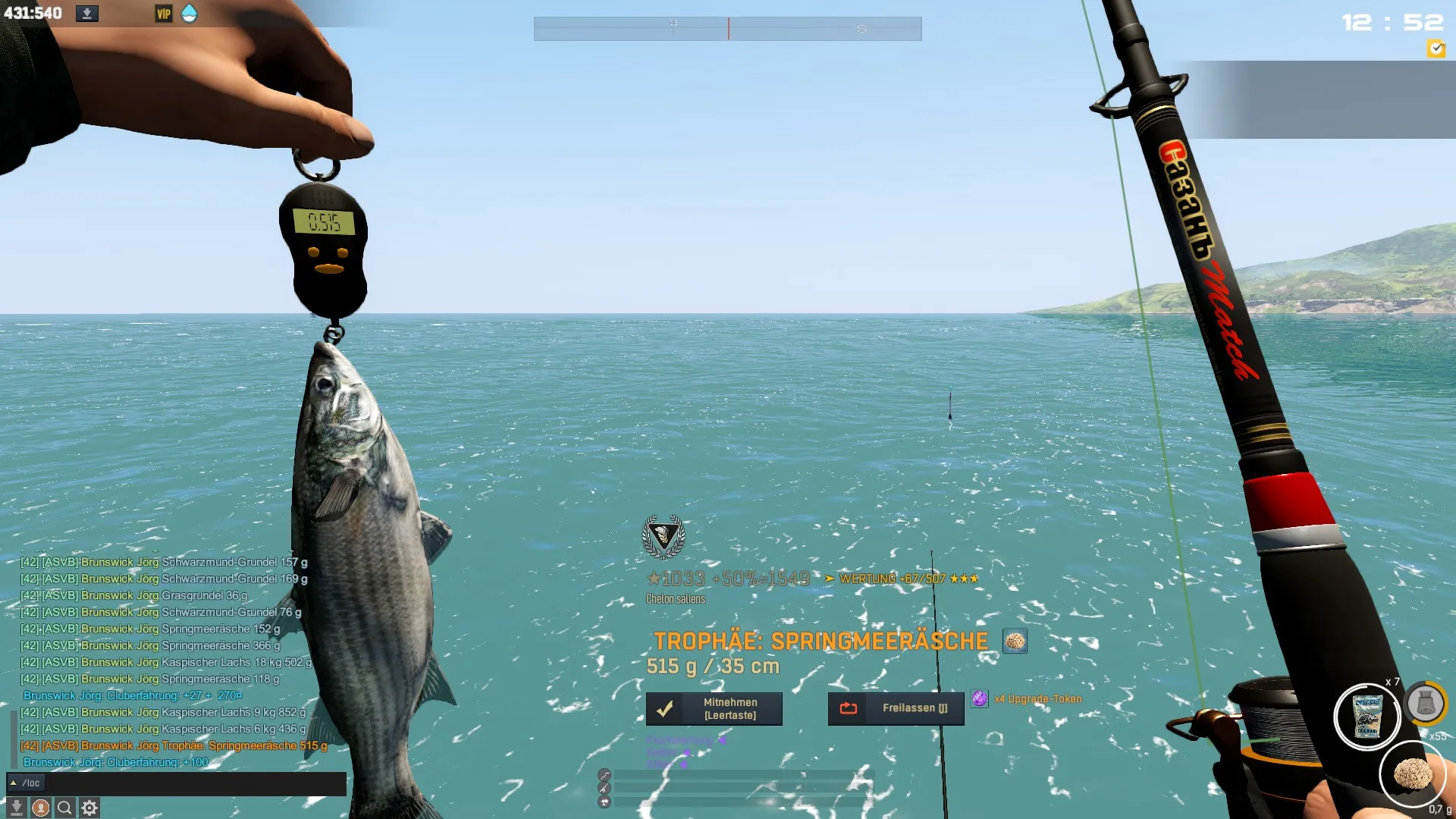The image size is (1456, 819).
Task: Release the fish with Freilassen
Action: [896, 708]
